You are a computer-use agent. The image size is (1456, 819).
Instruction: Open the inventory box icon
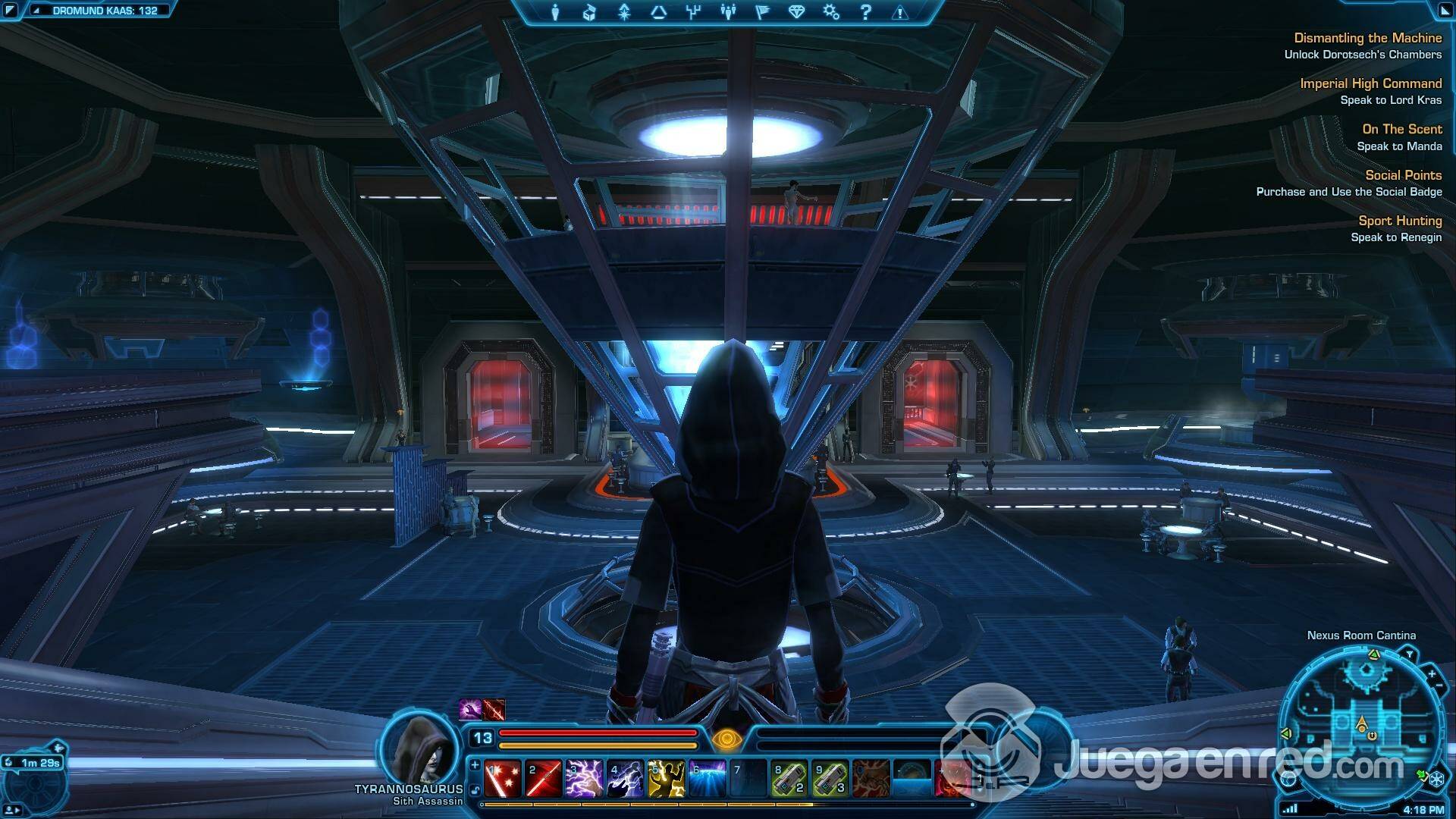[589, 12]
